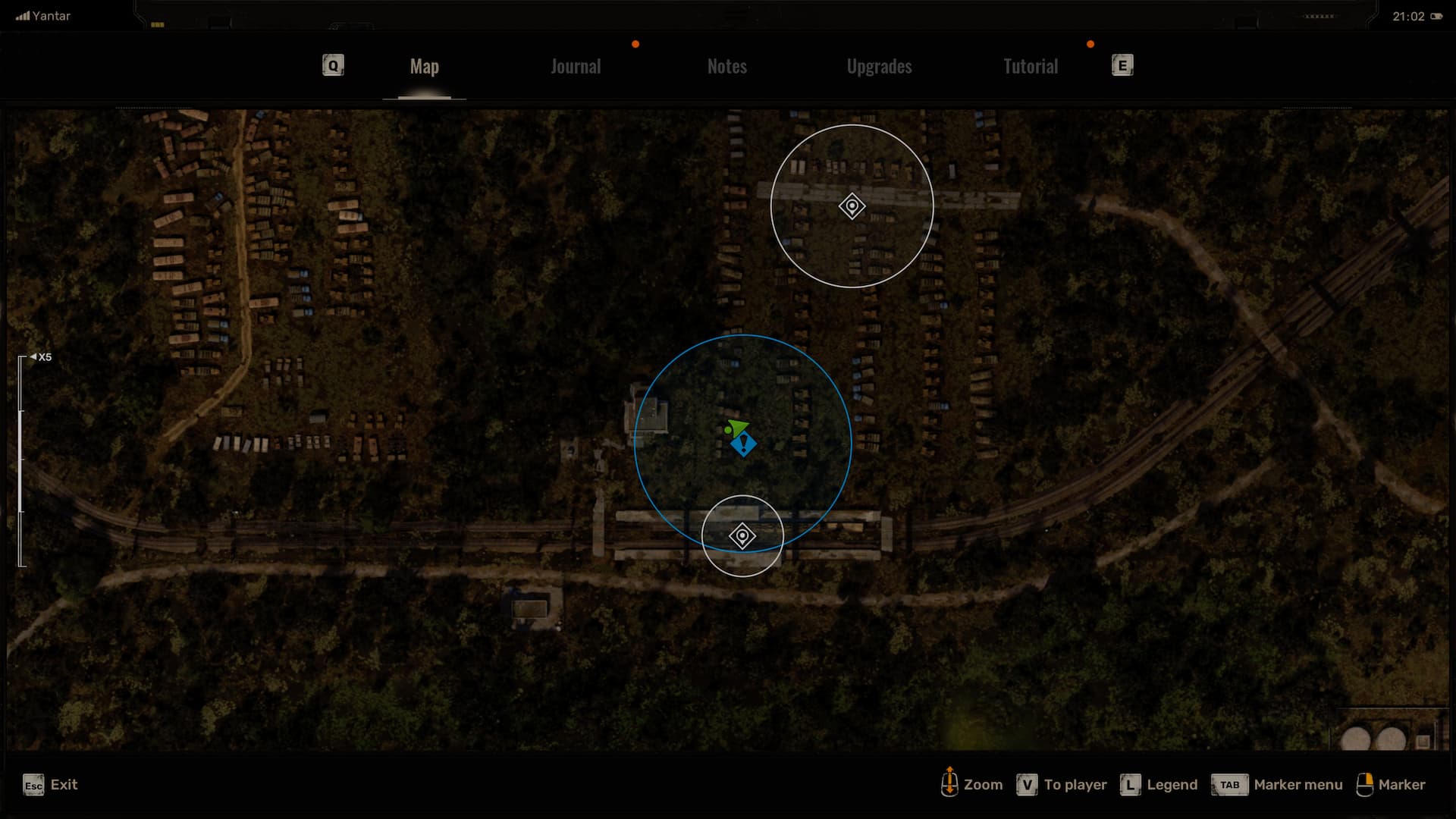The width and height of the screenshot is (1456, 819).
Task: Select the Upgrades tab
Action: [x=879, y=67]
